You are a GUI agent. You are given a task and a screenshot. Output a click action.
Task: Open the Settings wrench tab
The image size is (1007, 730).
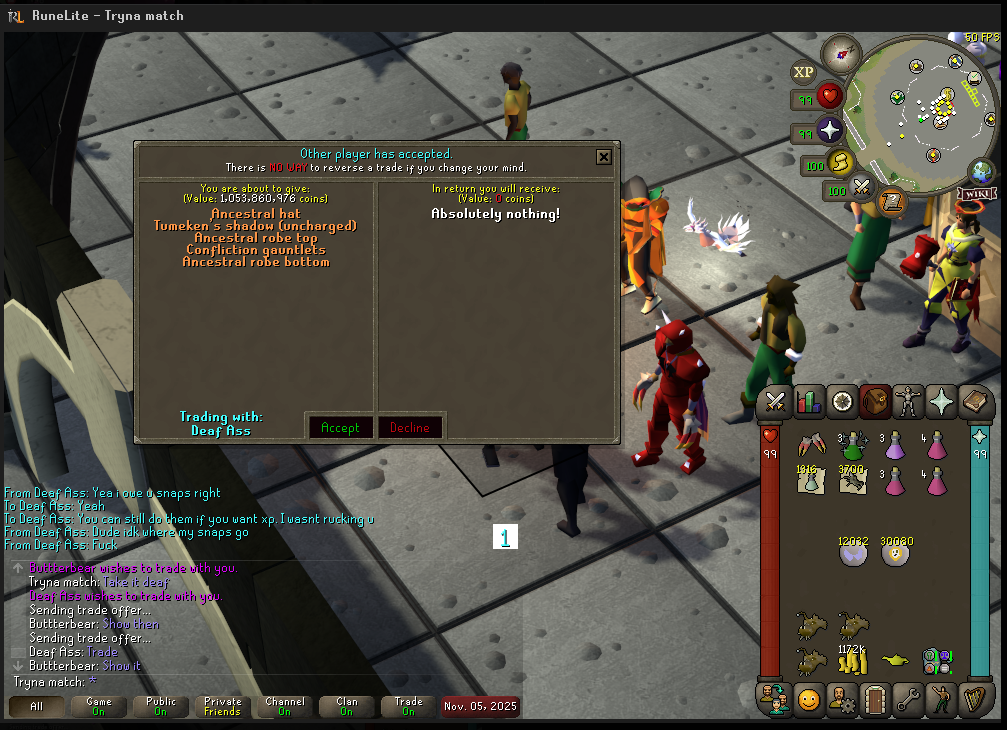pyautogui.click(x=908, y=699)
